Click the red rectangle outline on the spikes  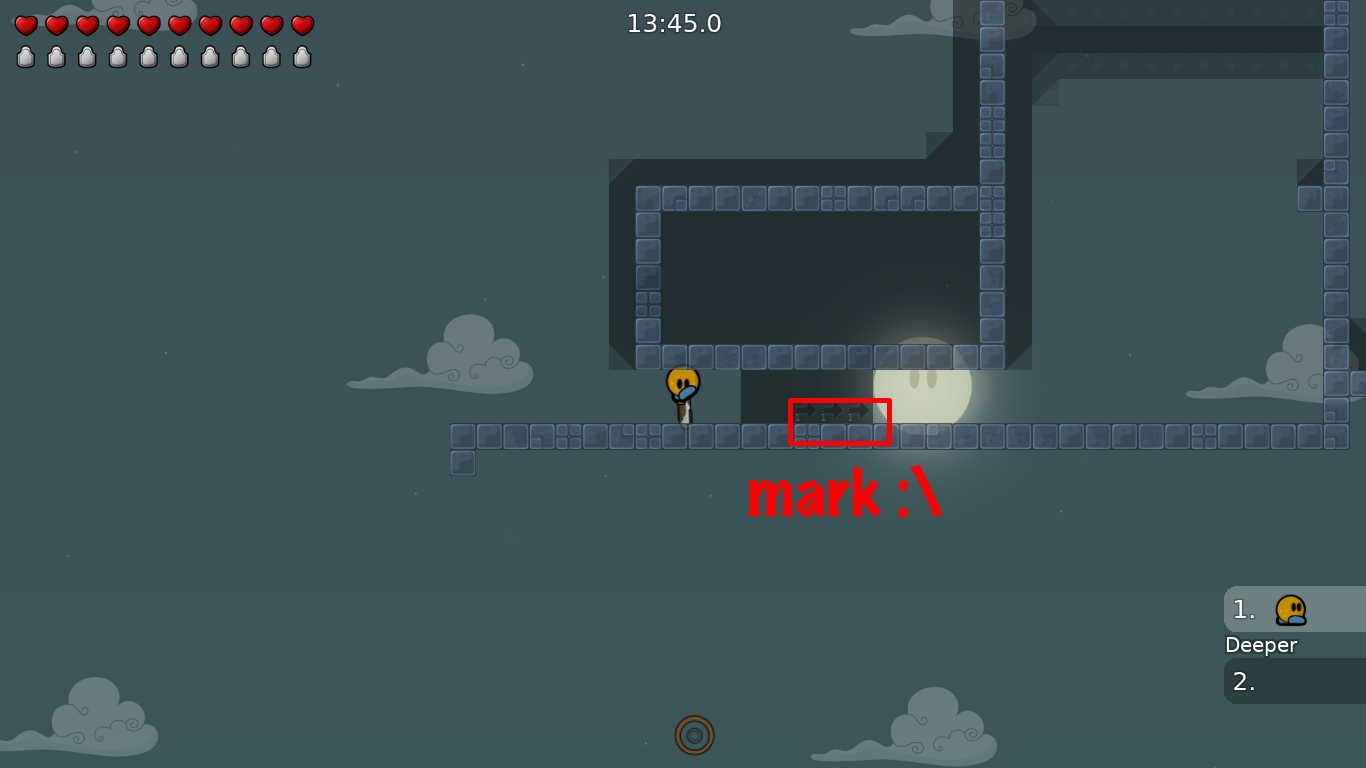[840, 421]
